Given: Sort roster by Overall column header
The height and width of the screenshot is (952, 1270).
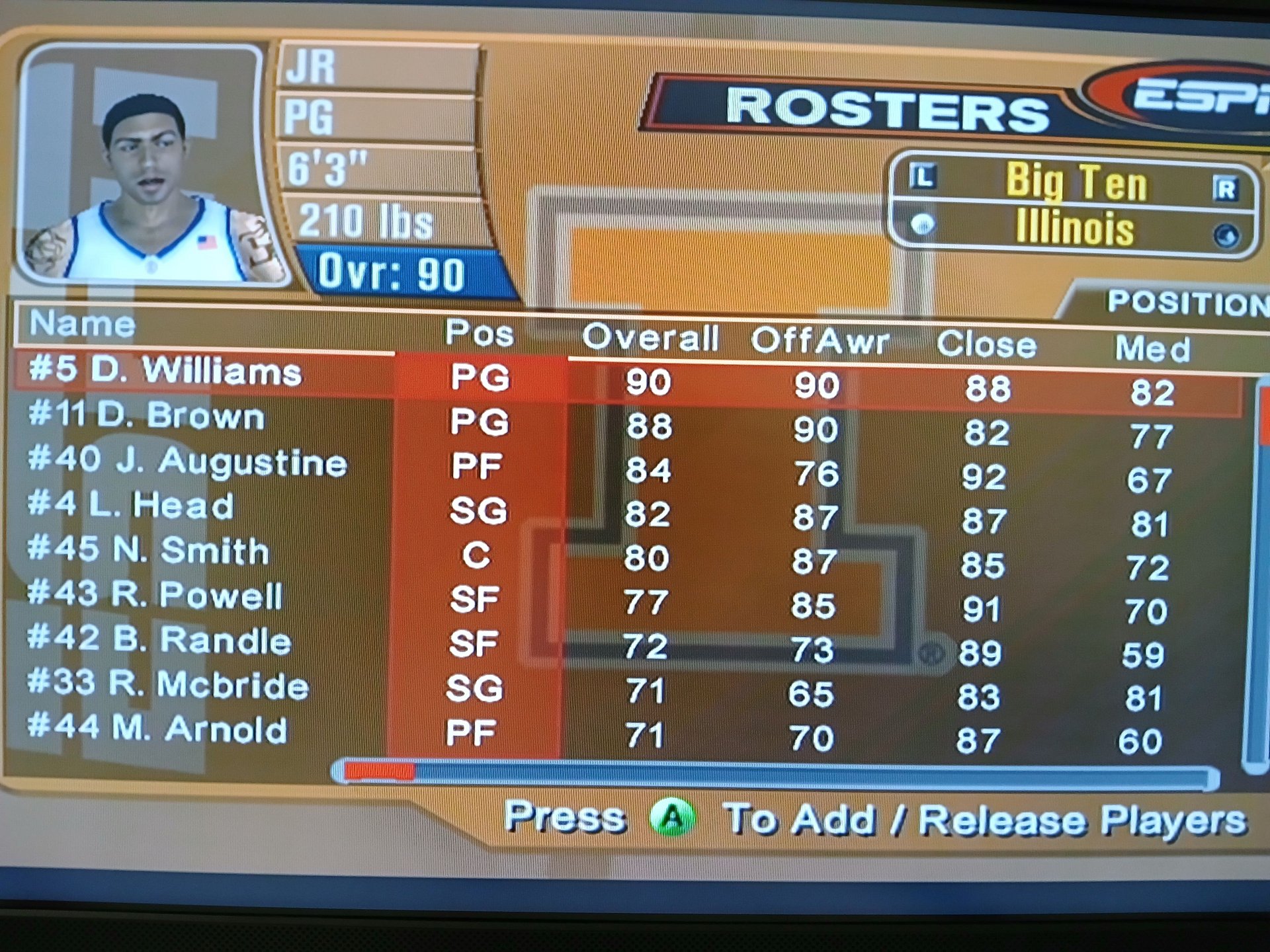Looking at the screenshot, I should tap(650, 338).
